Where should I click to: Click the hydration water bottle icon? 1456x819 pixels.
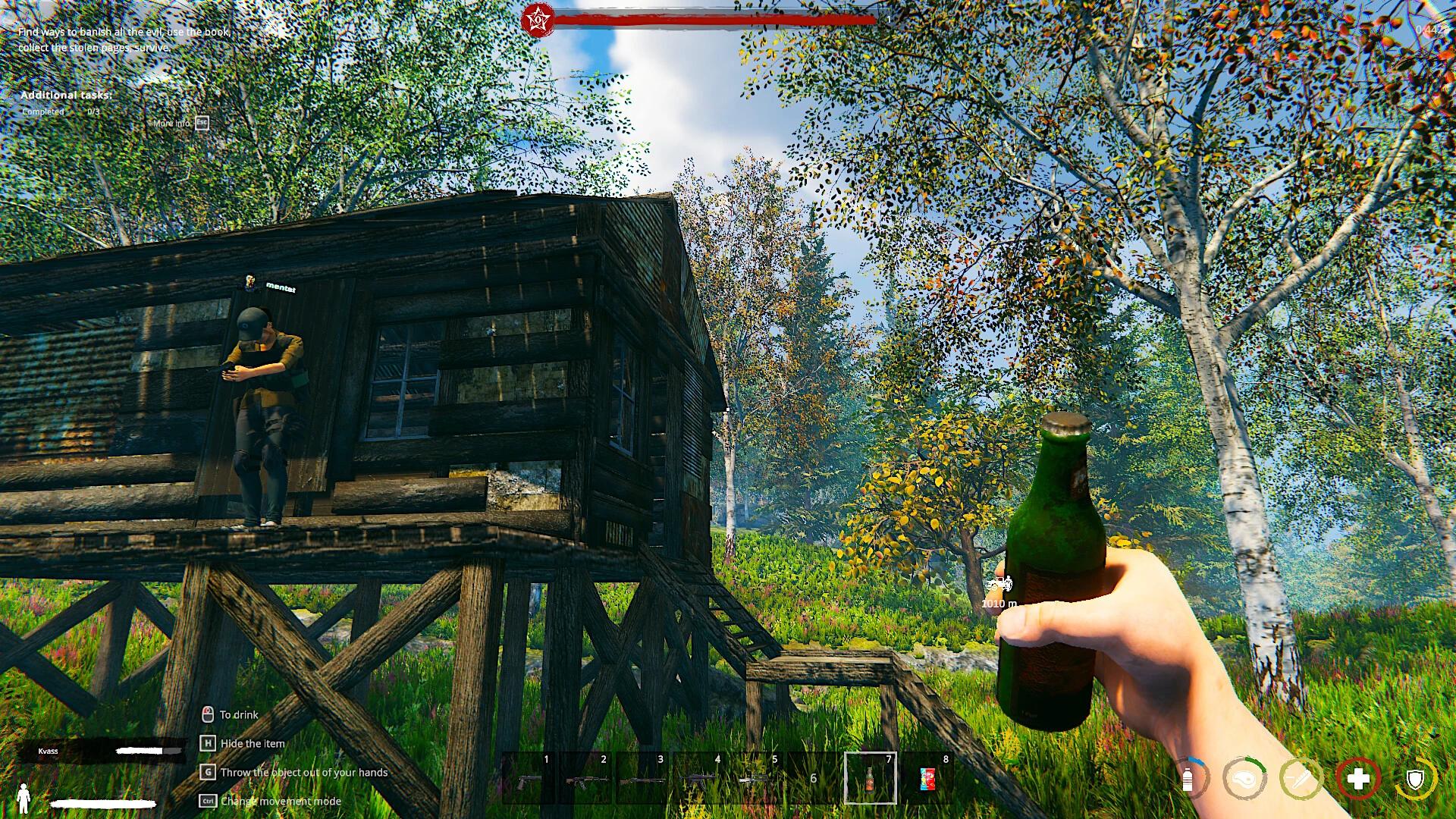tap(1188, 780)
